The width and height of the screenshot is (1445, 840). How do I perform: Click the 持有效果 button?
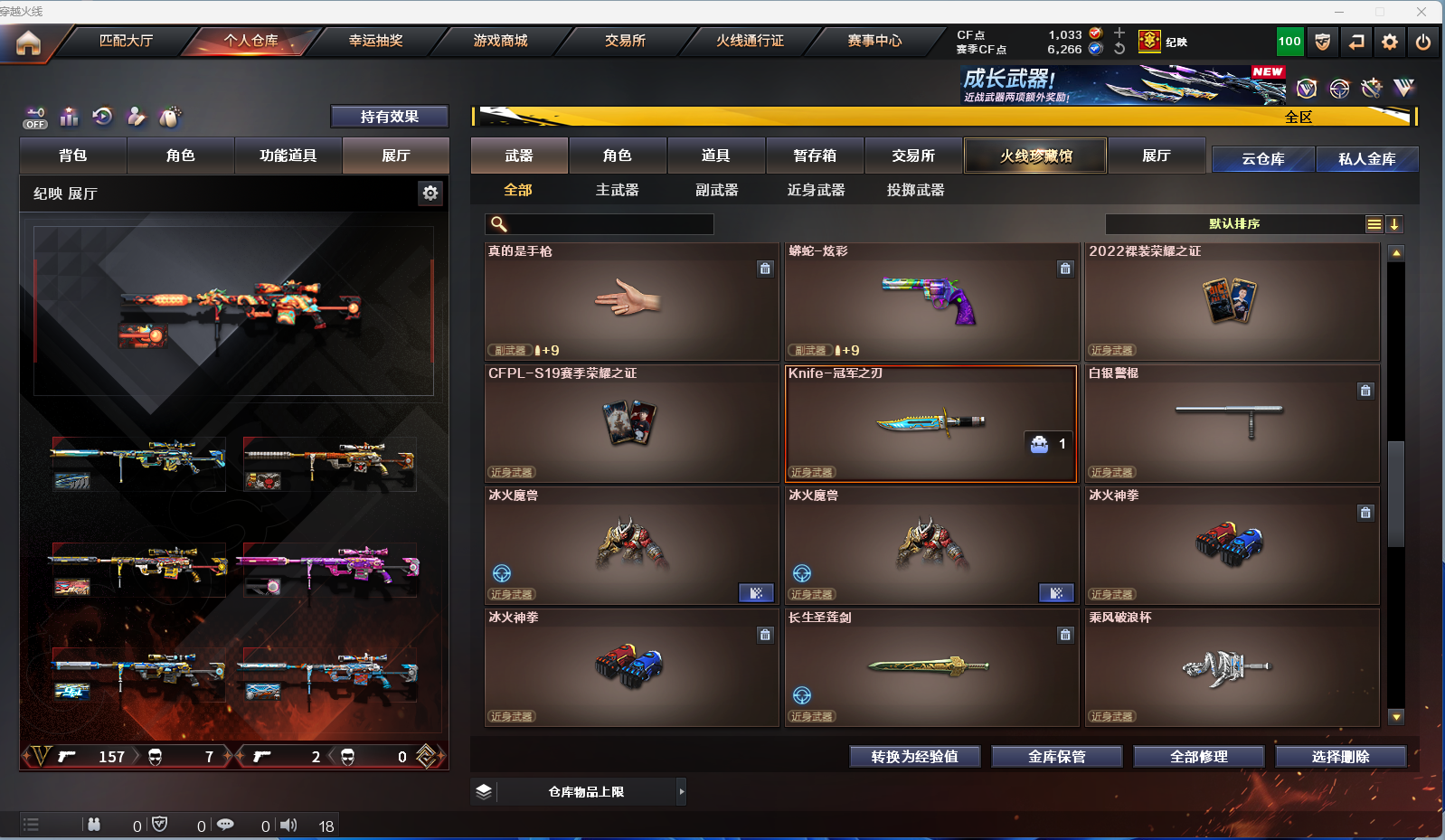click(x=389, y=117)
